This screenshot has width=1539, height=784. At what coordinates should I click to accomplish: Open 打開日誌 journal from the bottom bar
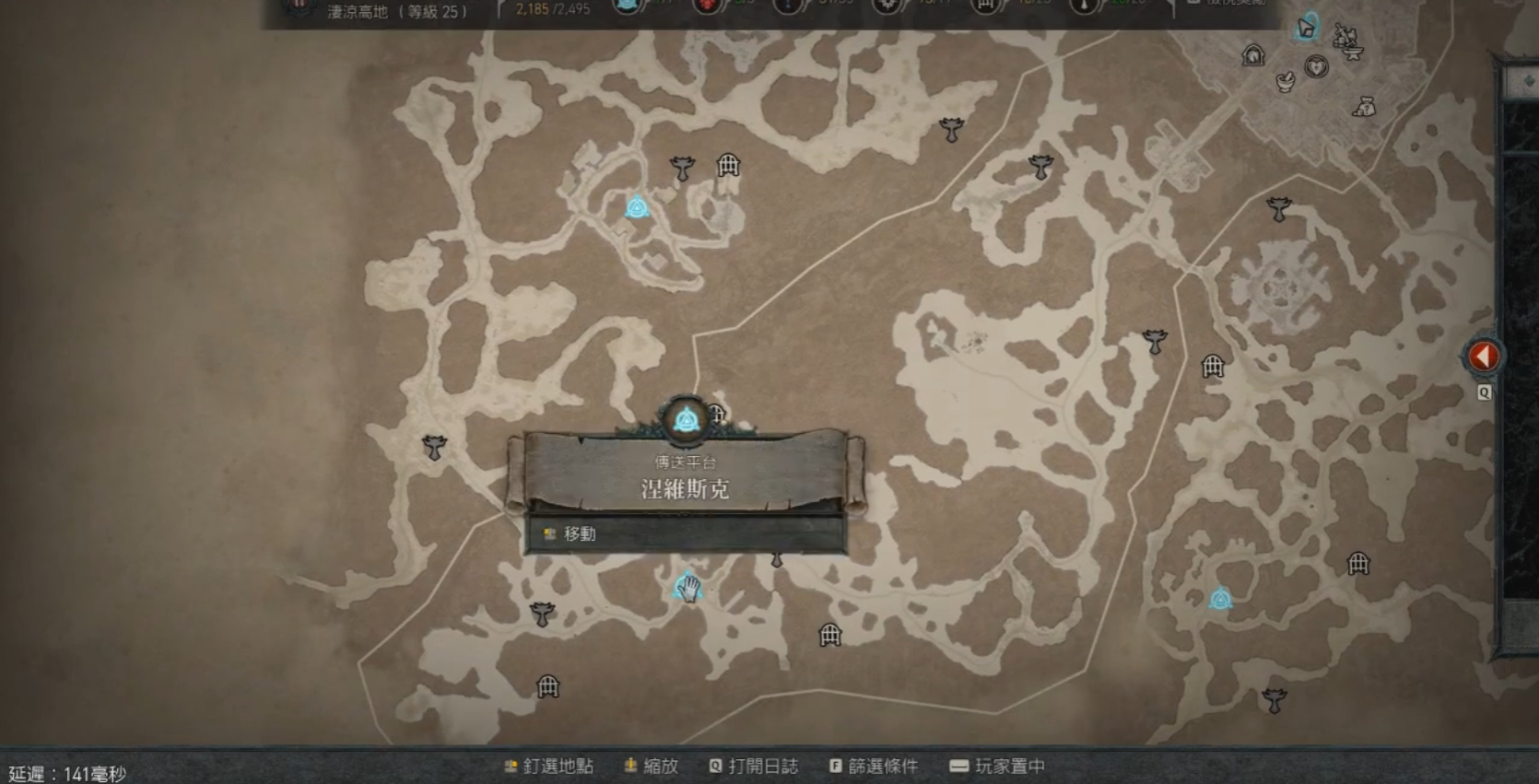(762, 766)
